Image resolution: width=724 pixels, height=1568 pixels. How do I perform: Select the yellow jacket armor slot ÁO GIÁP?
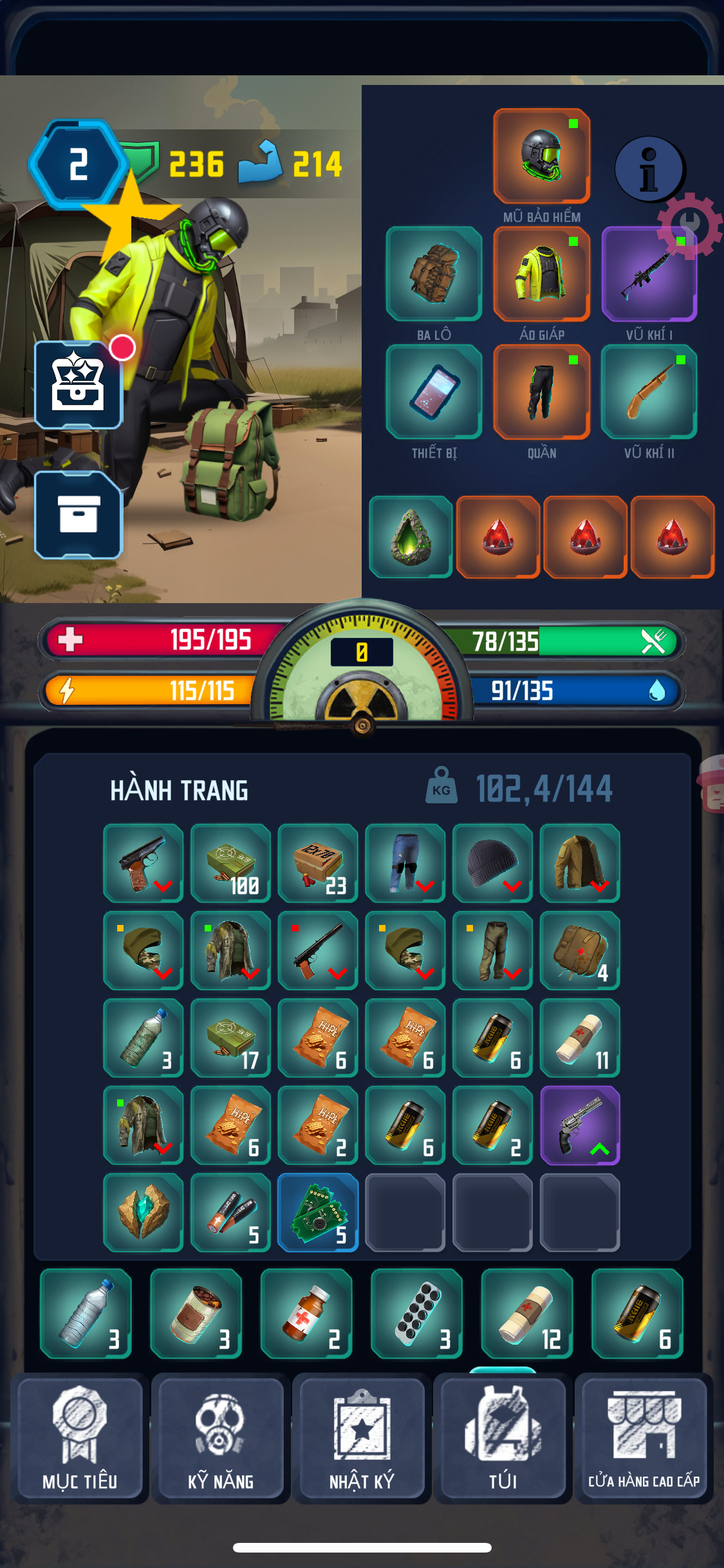pos(541,274)
